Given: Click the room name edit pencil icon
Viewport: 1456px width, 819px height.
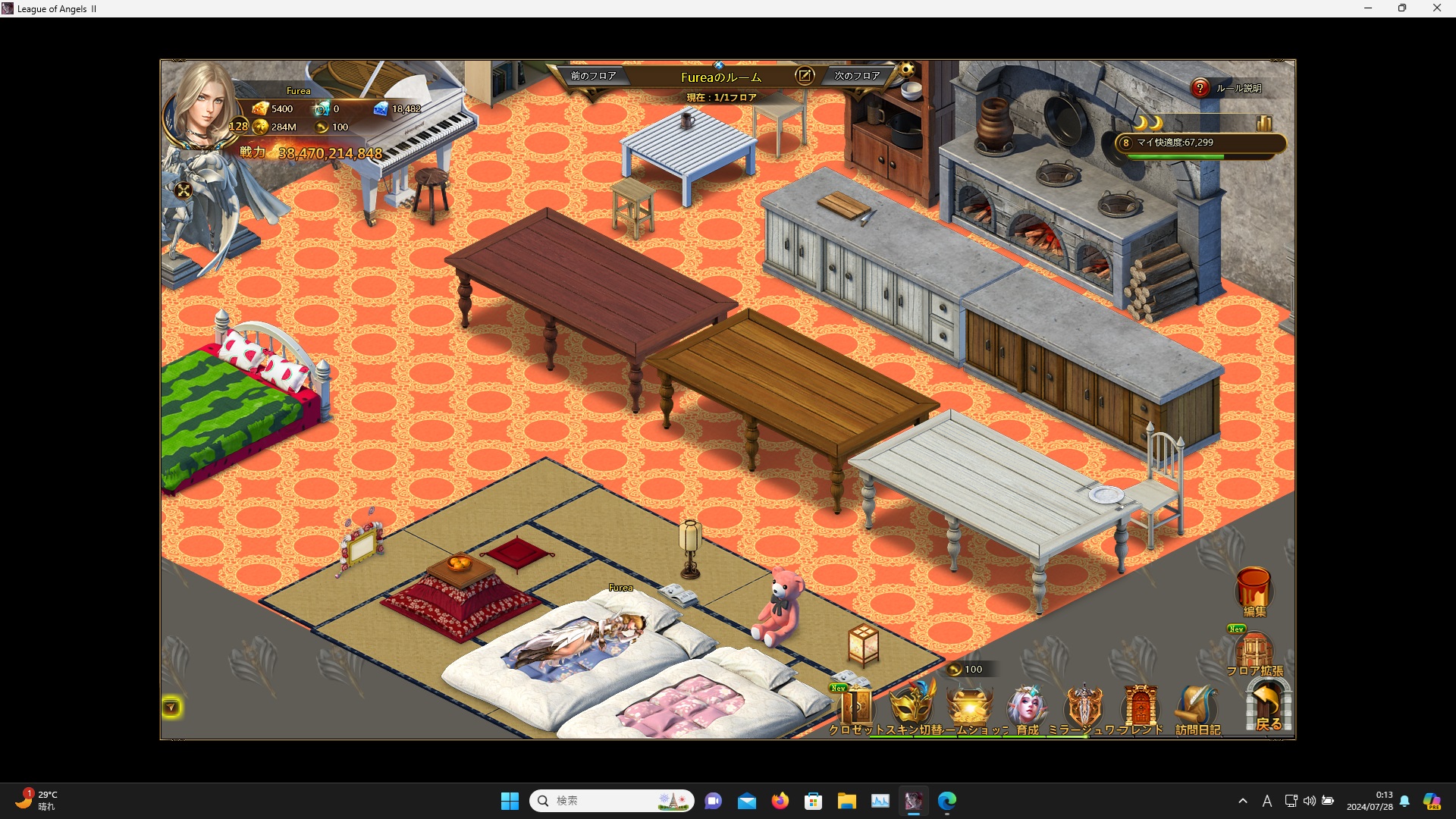Looking at the screenshot, I should [x=804, y=76].
